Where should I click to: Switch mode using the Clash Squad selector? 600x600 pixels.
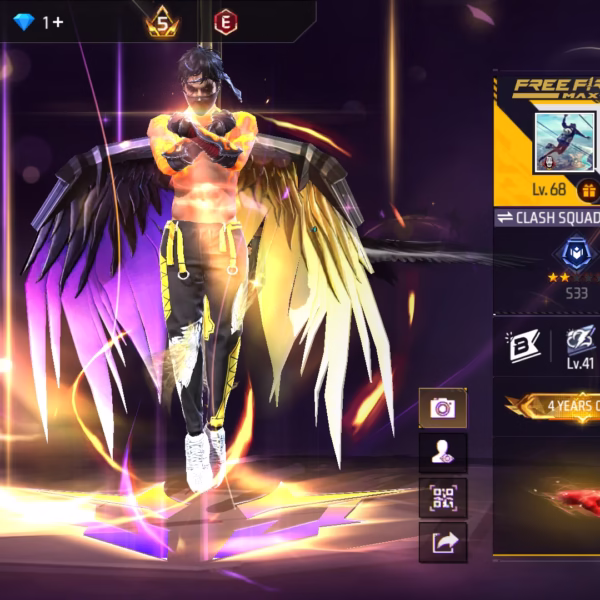[548, 218]
